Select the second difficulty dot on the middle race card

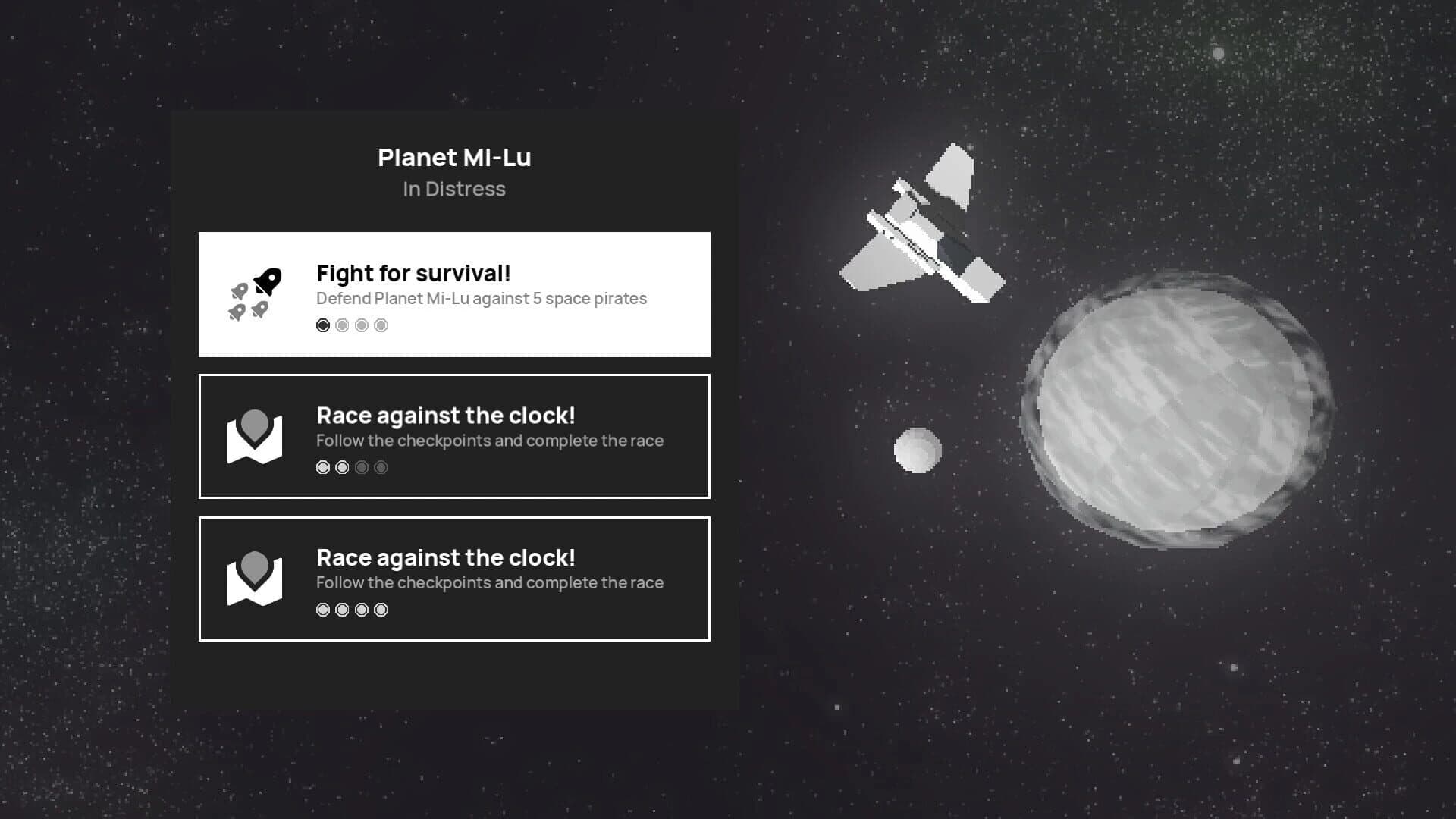coord(341,467)
